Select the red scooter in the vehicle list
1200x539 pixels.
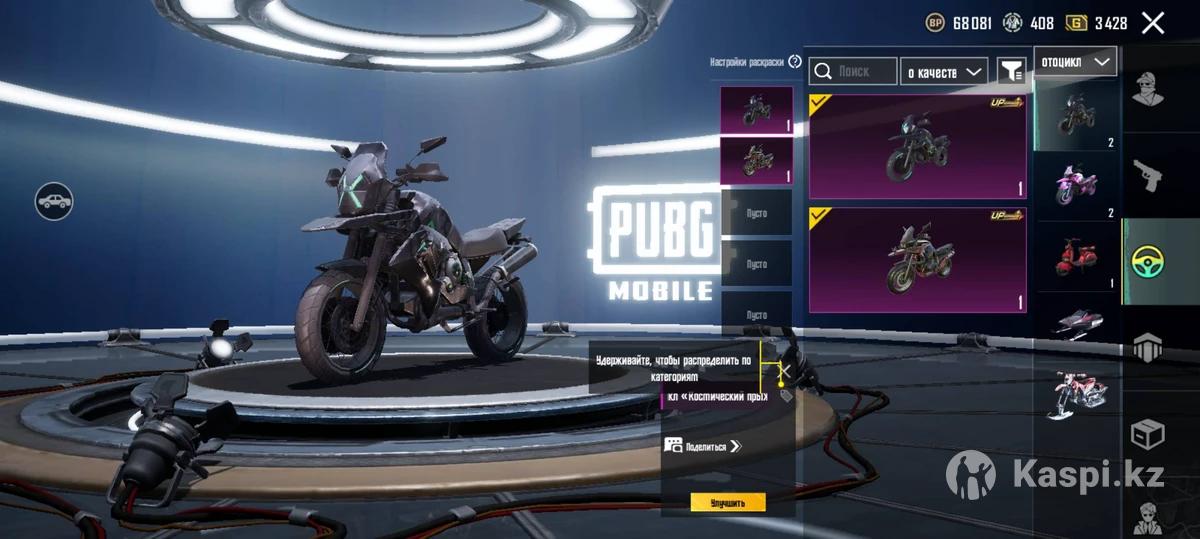(x=1077, y=255)
